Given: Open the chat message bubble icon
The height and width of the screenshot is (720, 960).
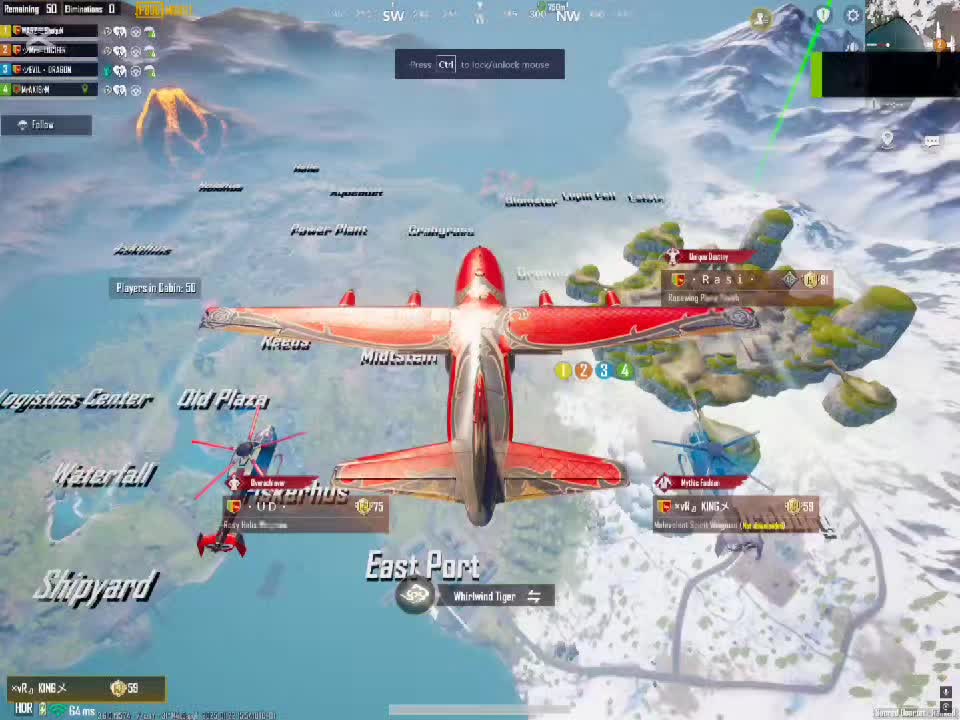Looking at the screenshot, I should point(931,141).
